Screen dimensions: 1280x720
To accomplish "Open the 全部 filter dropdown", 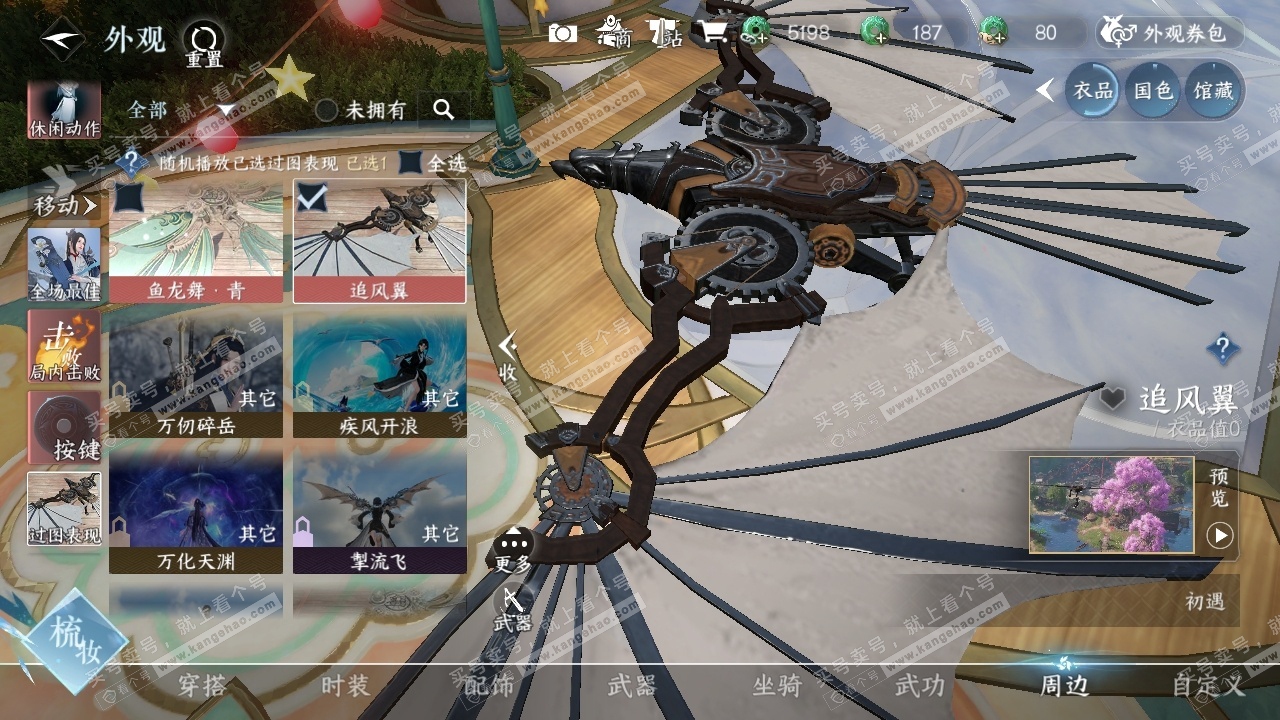I will pos(180,109).
